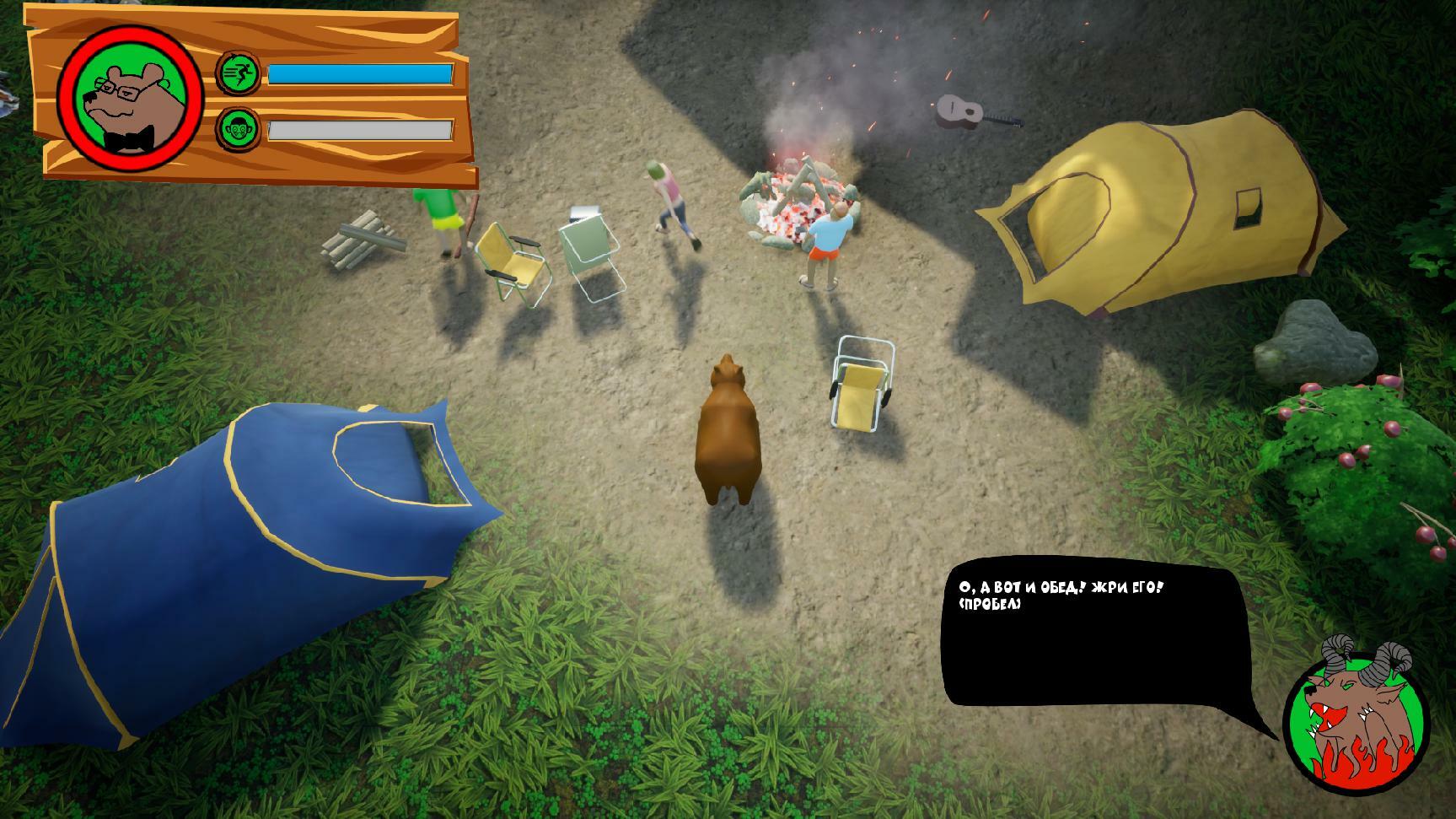1456x819 pixels.
Task: Select the running figure stamina icon
Action: [238, 73]
